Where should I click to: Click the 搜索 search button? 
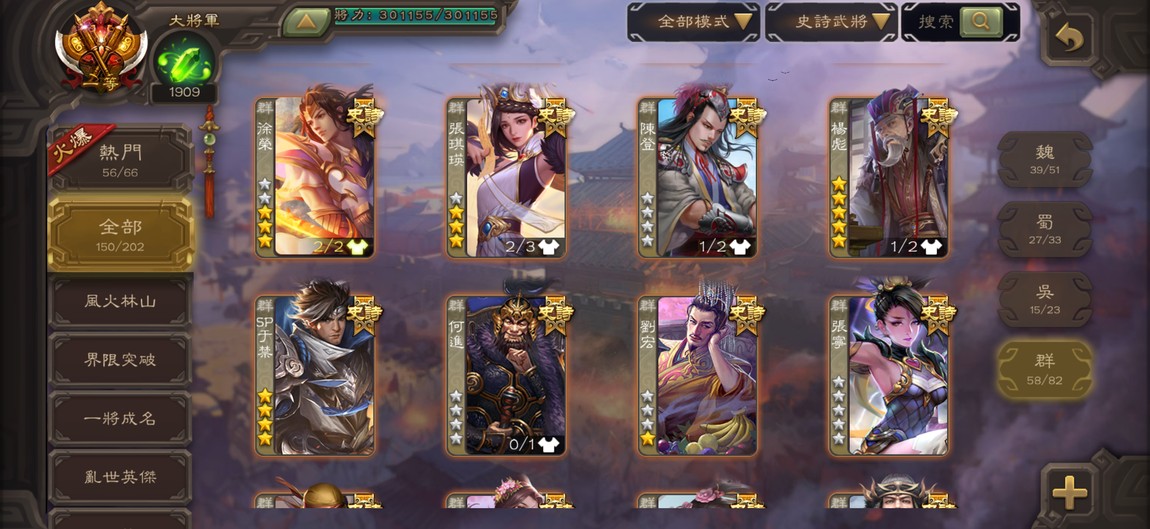980,21
